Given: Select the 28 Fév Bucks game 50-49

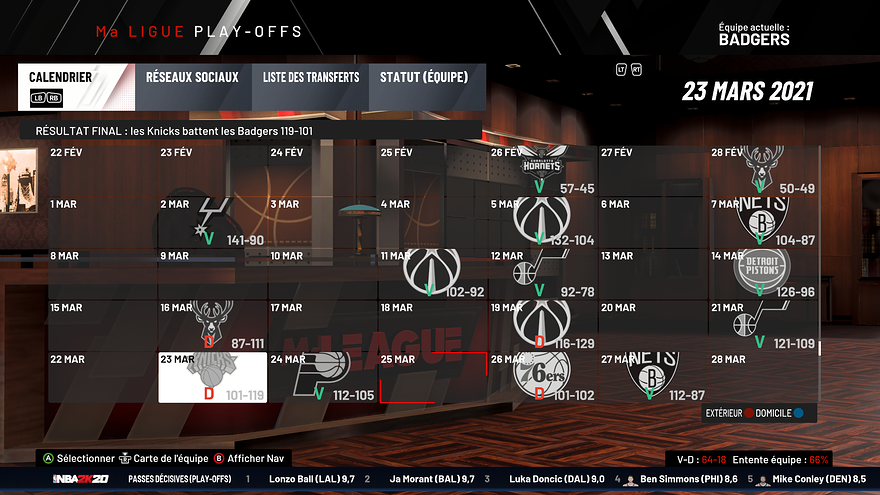Looking at the screenshot, I should pos(763,170).
